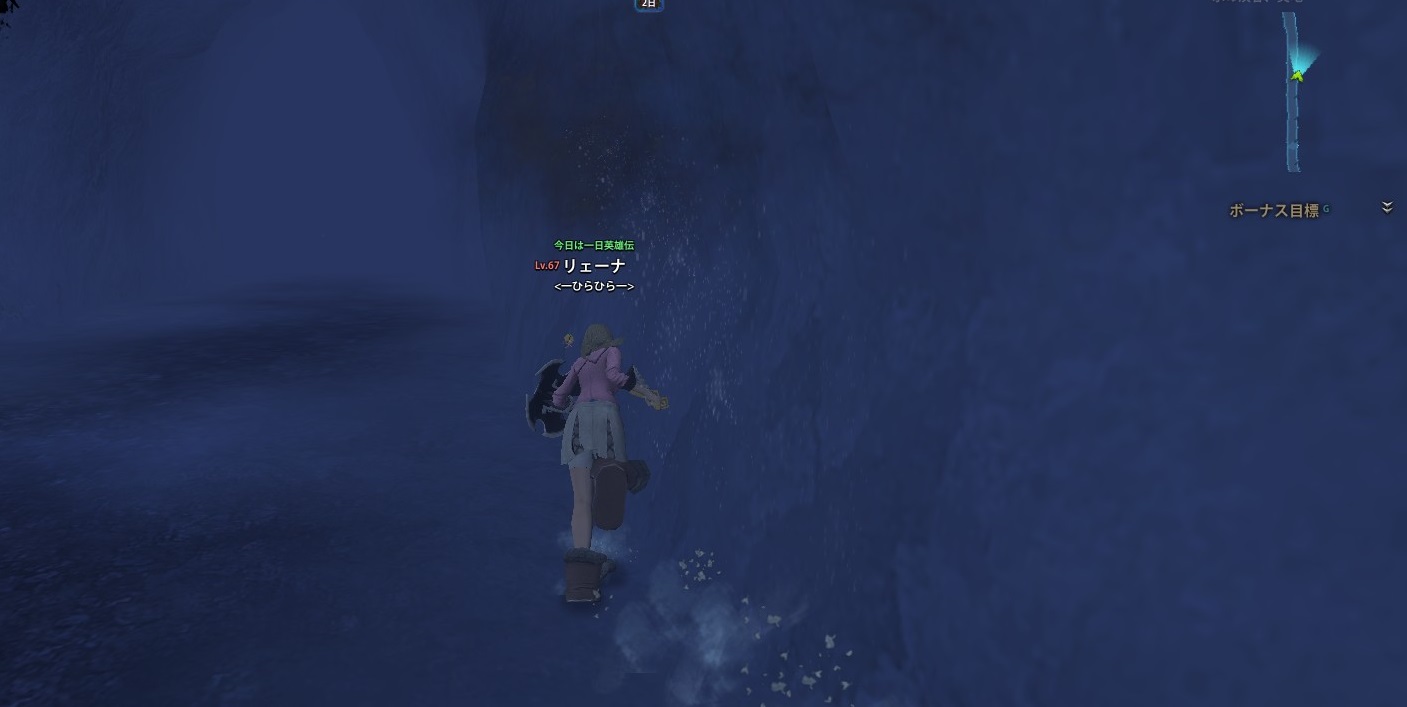Viewport: 1407px width, 707px height.
Task: Expand the ボーナス目標 panel with double-chevron arrow
Action: (1387, 208)
